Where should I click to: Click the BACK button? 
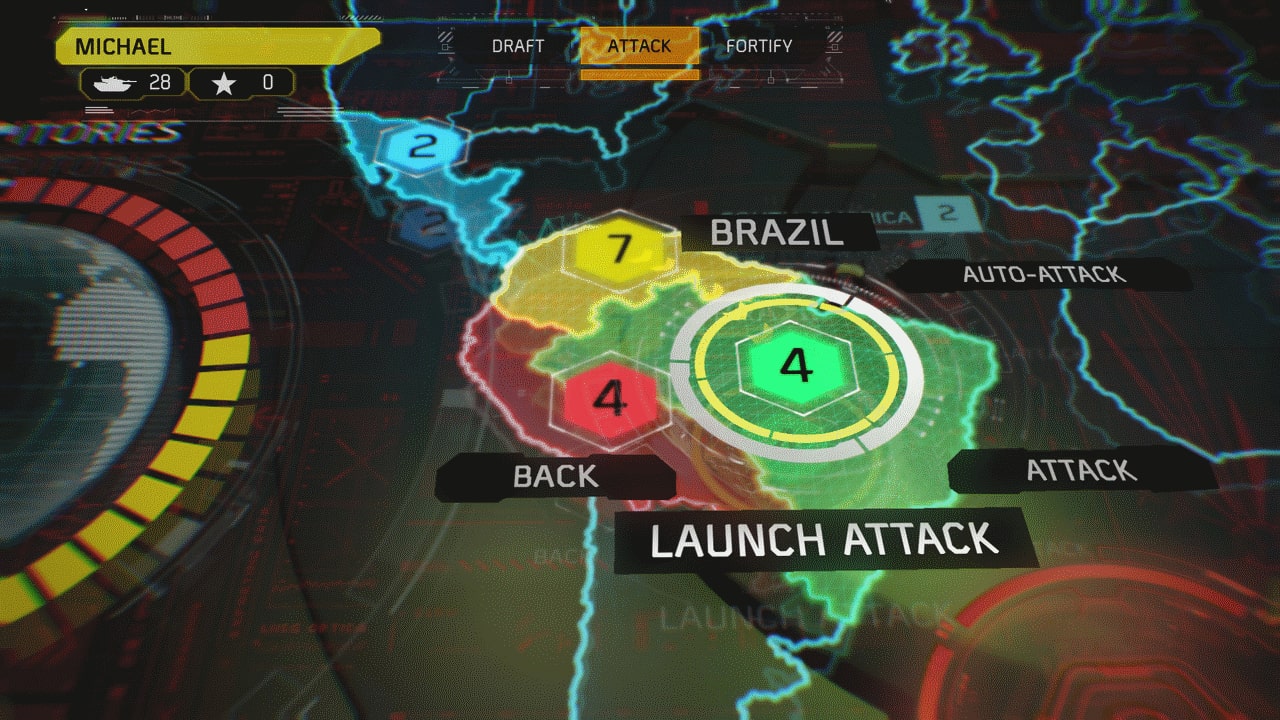click(556, 477)
